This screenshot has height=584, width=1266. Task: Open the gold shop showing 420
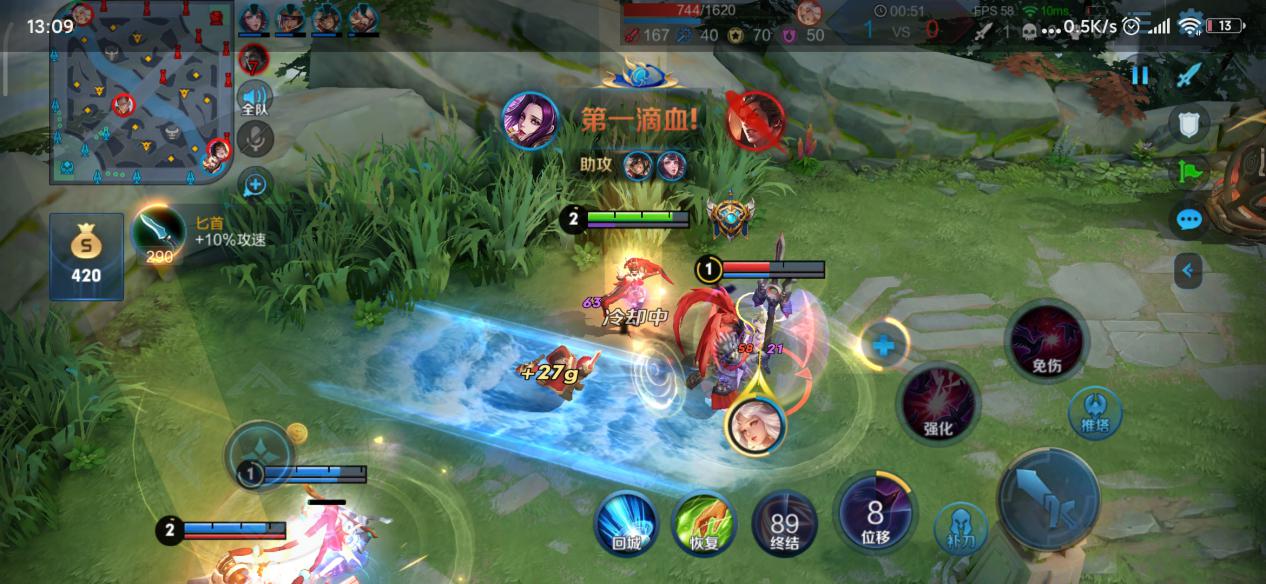pos(86,255)
